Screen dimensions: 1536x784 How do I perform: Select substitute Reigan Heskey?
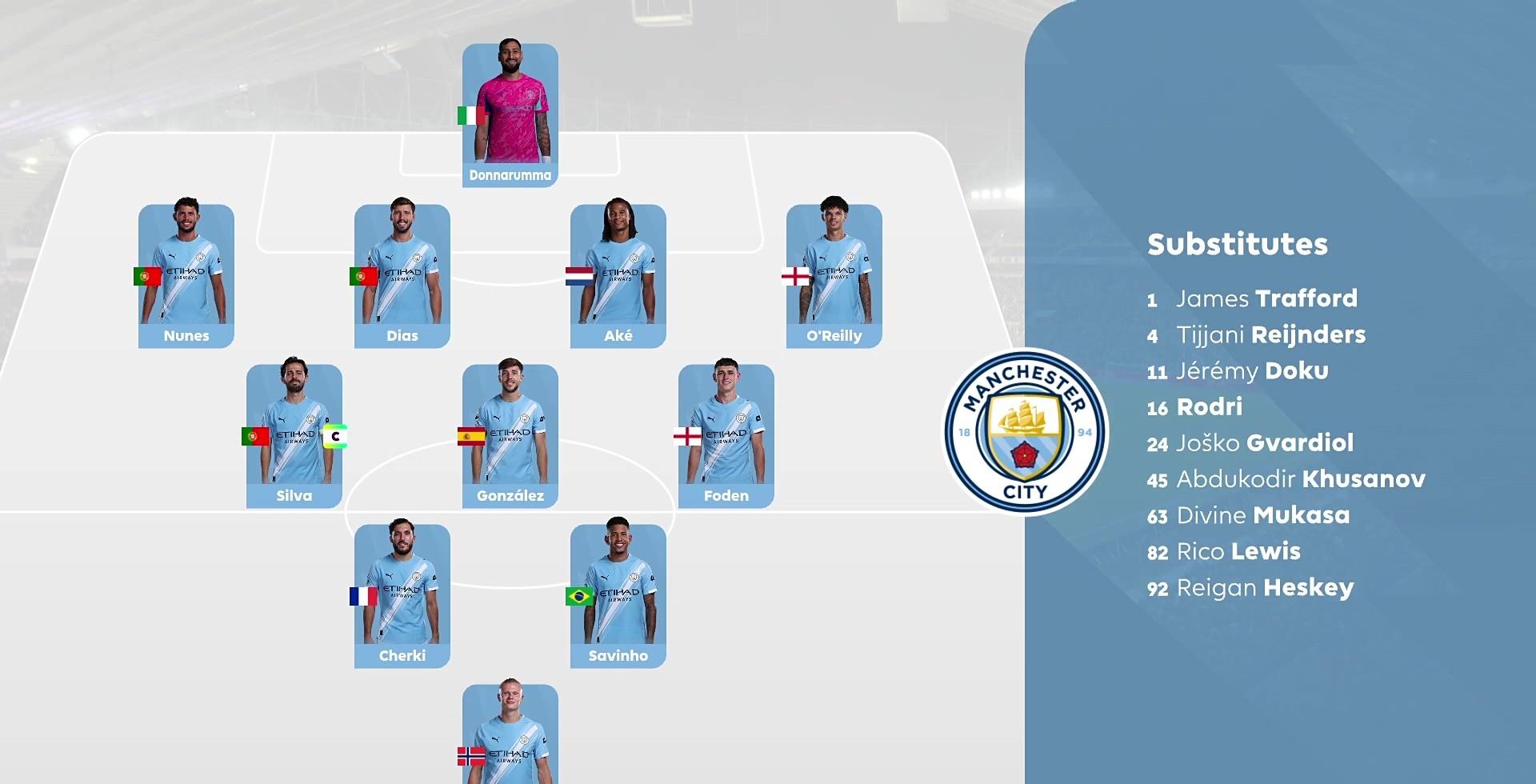click(1264, 587)
